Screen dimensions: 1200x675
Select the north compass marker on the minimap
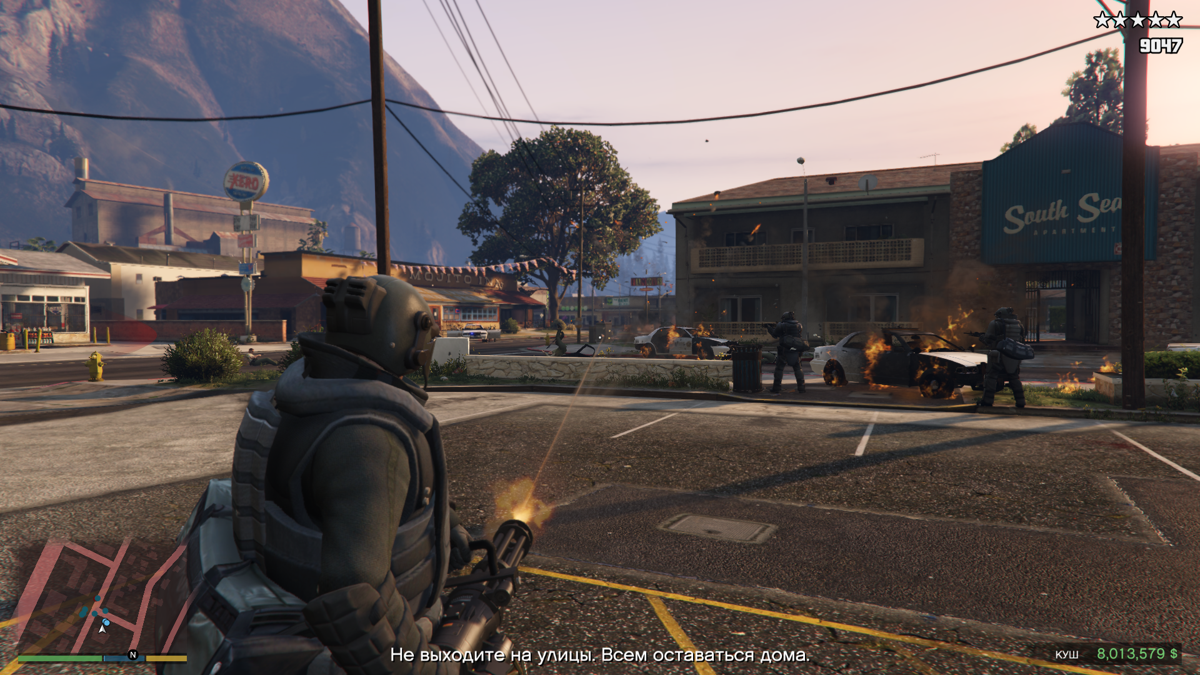pyautogui.click(x=132, y=656)
